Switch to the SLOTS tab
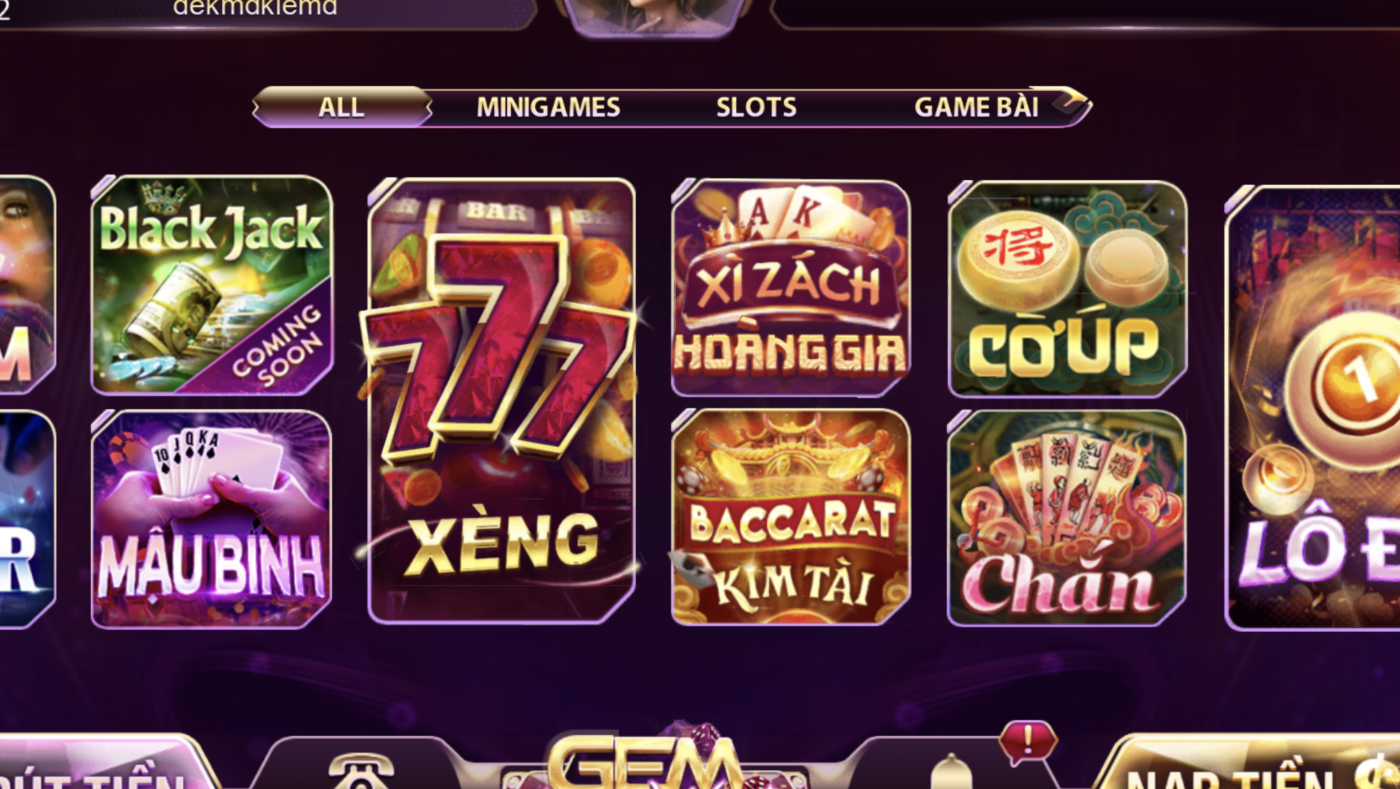Image resolution: width=1400 pixels, height=789 pixels. coord(756,107)
